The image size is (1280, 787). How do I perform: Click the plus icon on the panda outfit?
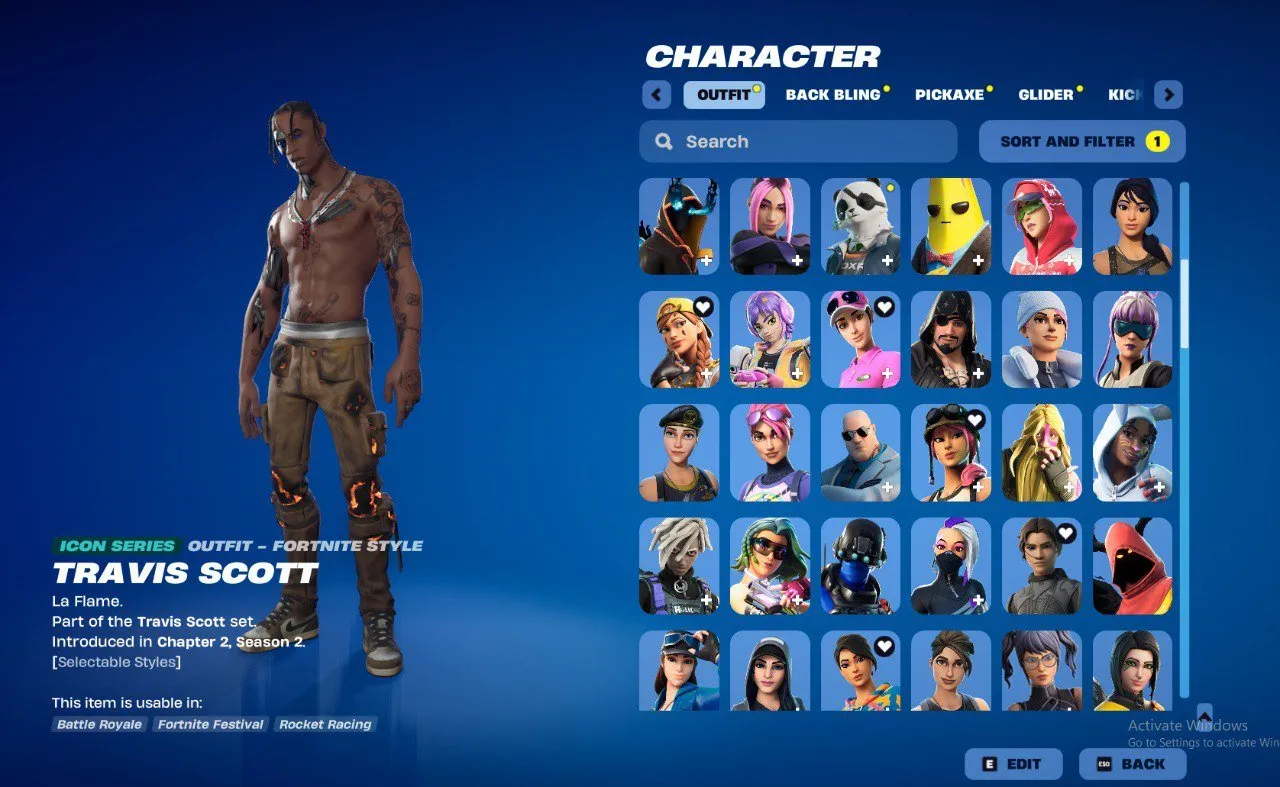tap(886, 262)
